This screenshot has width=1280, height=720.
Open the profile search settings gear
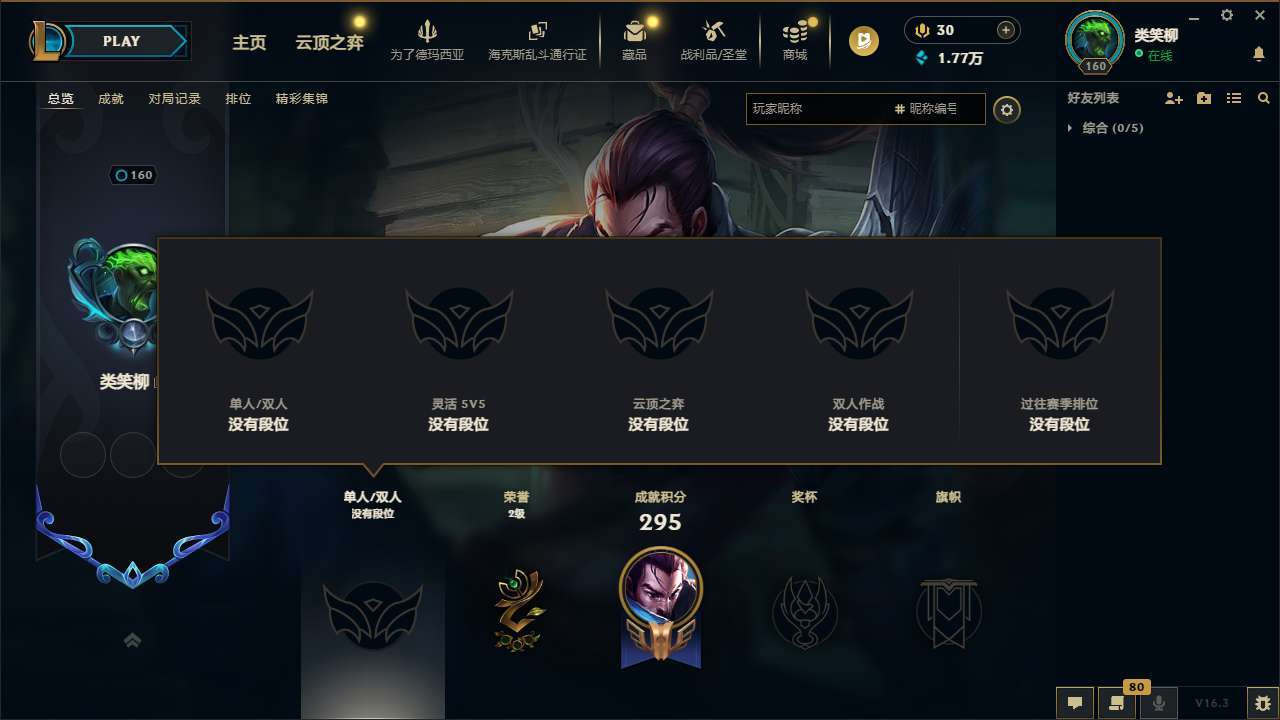coord(1007,110)
